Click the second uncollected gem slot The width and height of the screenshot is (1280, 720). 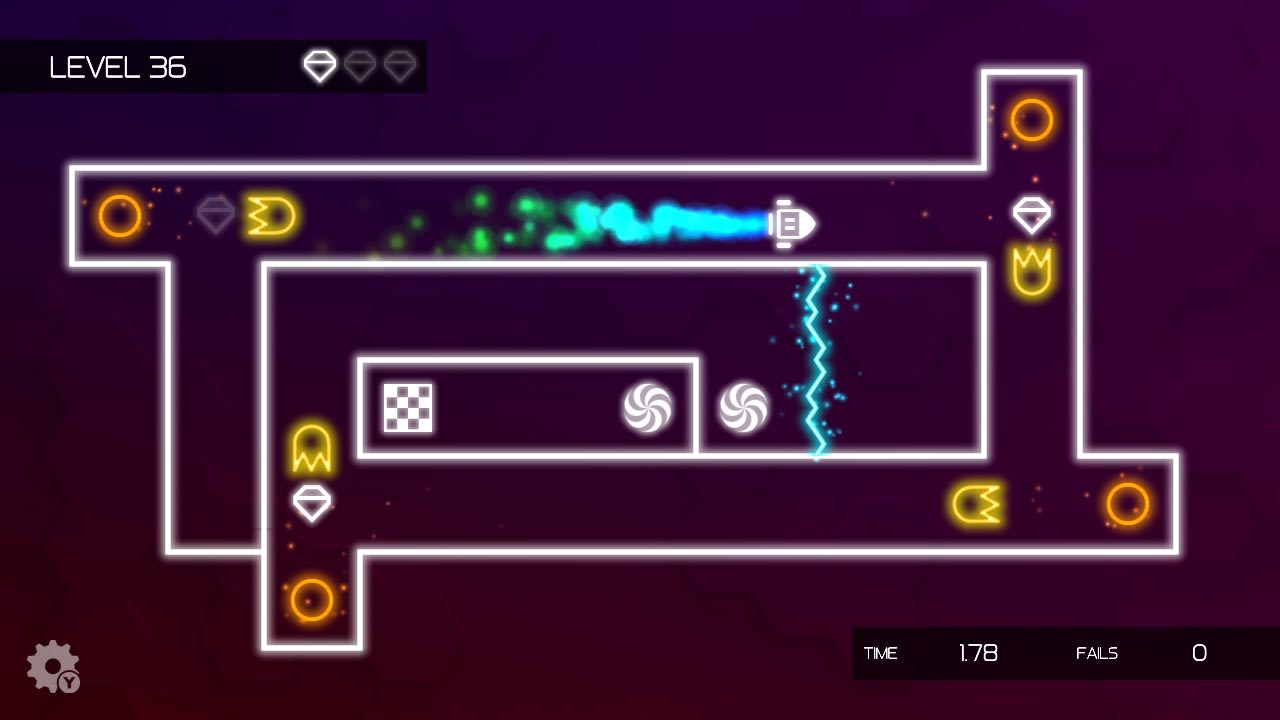tap(360, 65)
